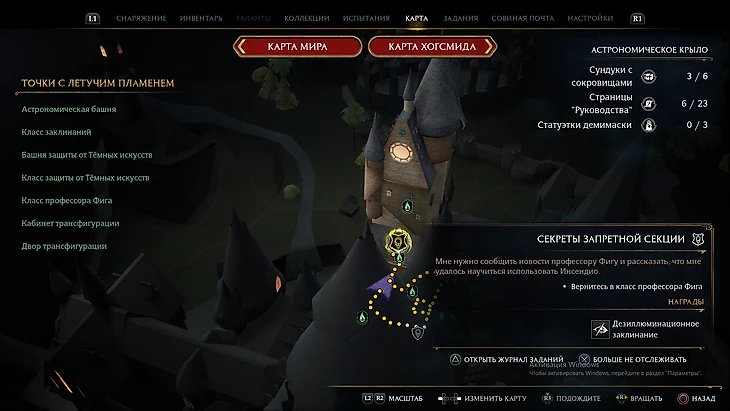Choose Двор трансфигурации travel point
The image size is (730, 411).
64,246
